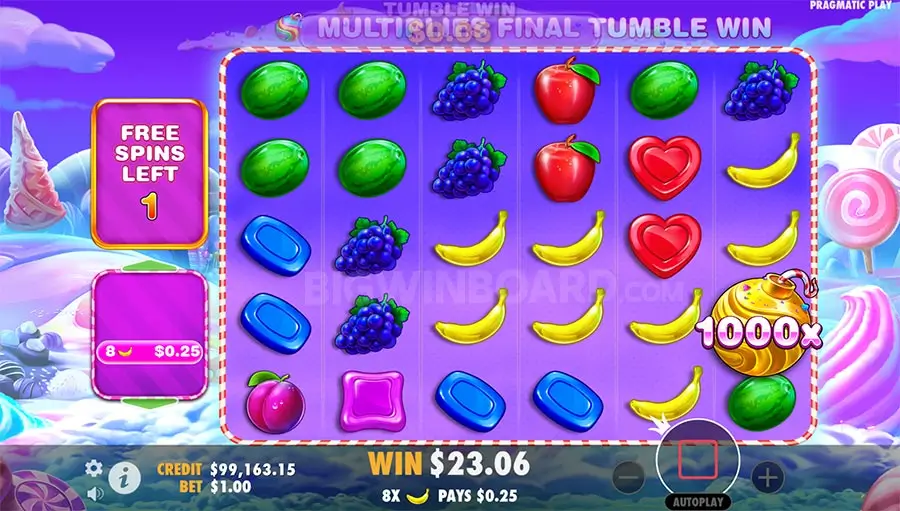
Task: Toggle the sound speaker icon
Action: [x=94, y=492]
